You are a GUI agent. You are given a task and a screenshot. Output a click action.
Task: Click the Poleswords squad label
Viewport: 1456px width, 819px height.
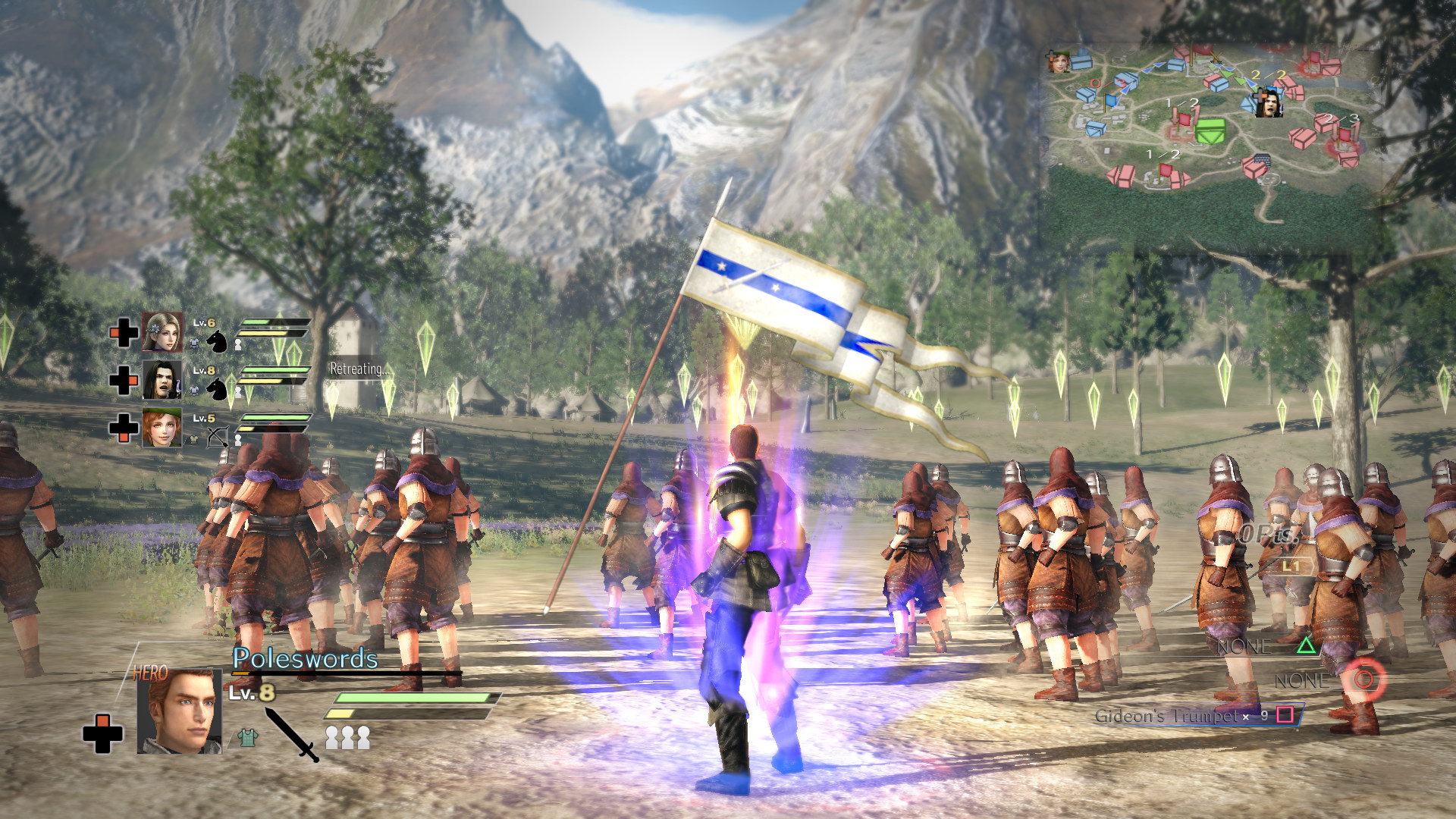point(305,658)
